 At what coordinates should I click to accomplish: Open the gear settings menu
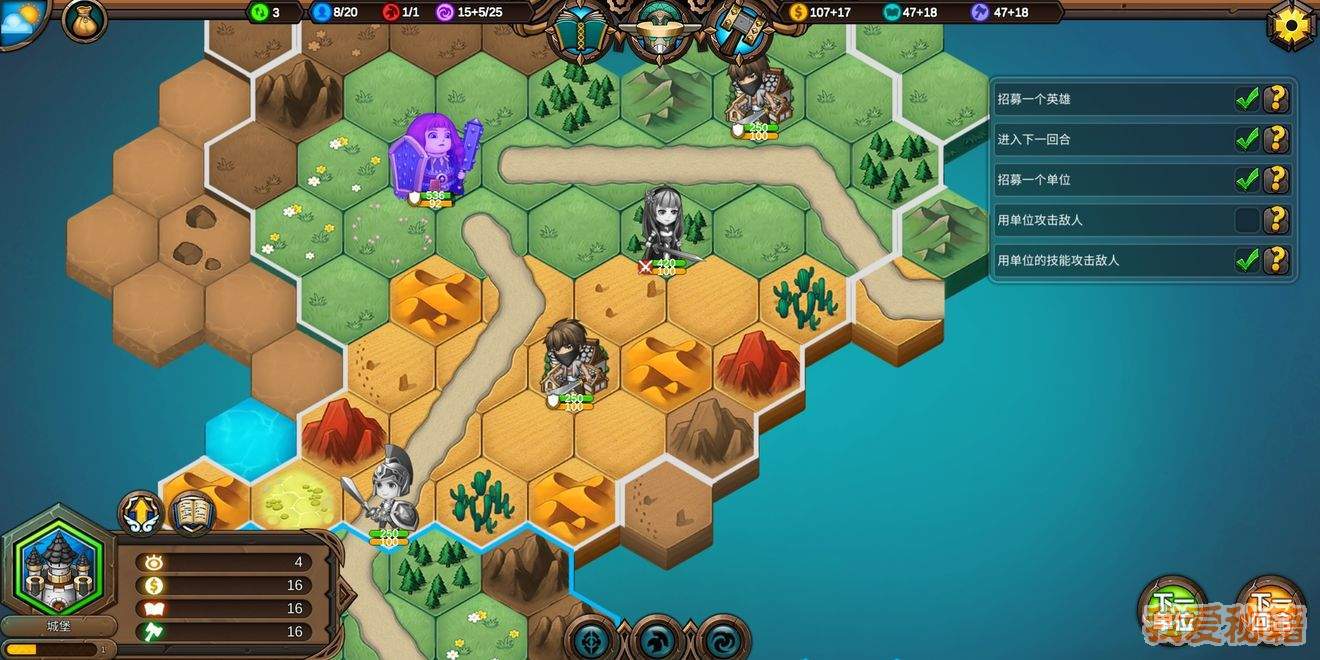(1291, 25)
